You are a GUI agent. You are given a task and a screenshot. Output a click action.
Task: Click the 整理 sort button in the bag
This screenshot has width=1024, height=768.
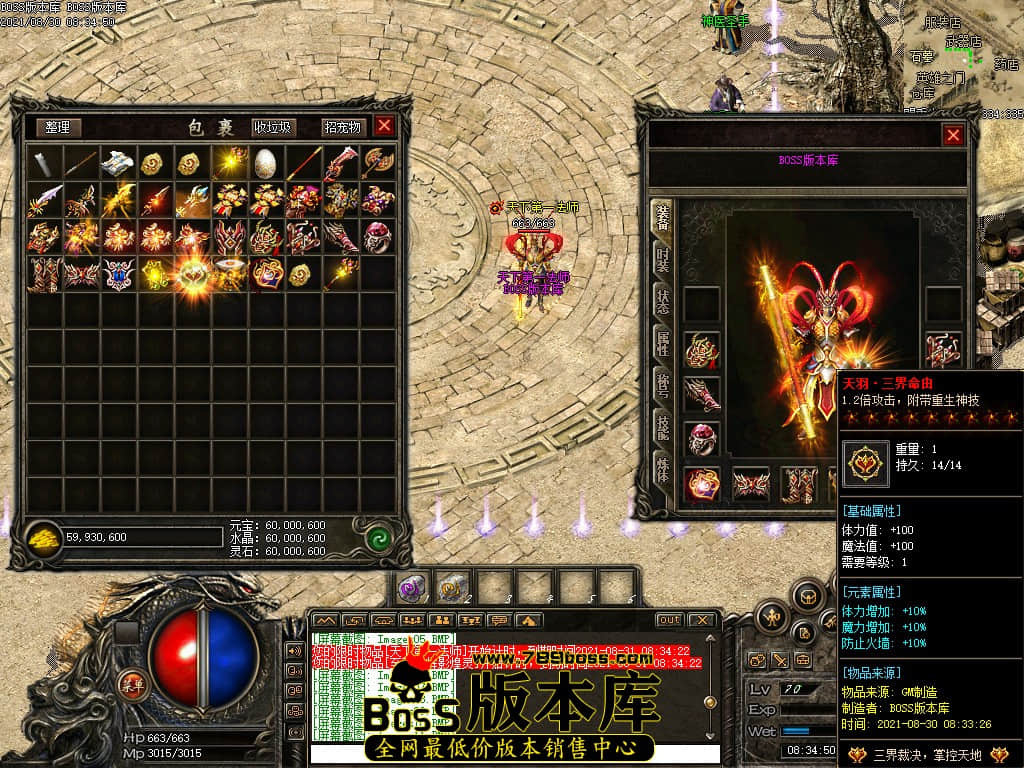(58, 127)
